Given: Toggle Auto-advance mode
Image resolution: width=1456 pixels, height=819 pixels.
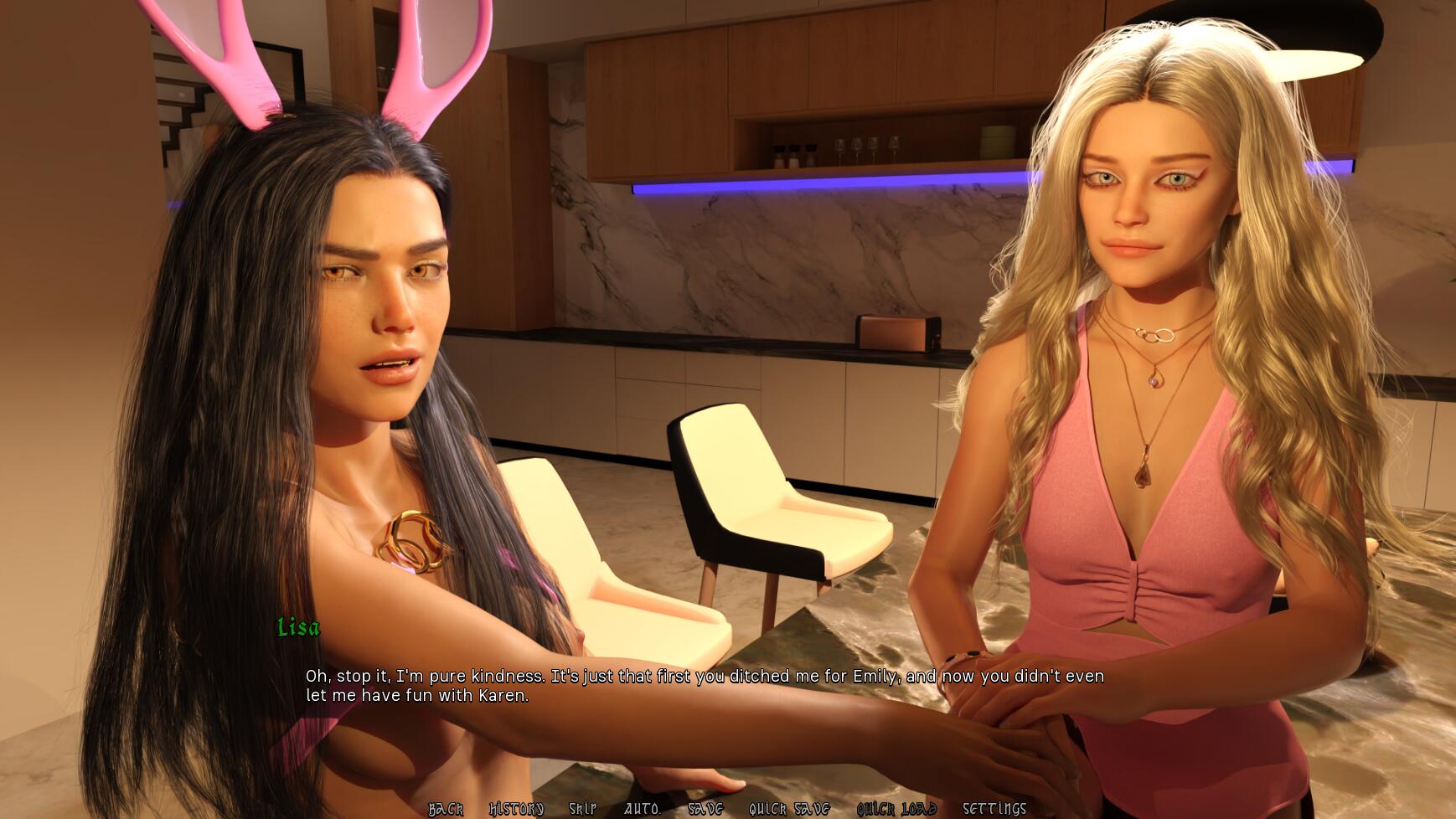Looking at the screenshot, I should pyautogui.click(x=642, y=808).
